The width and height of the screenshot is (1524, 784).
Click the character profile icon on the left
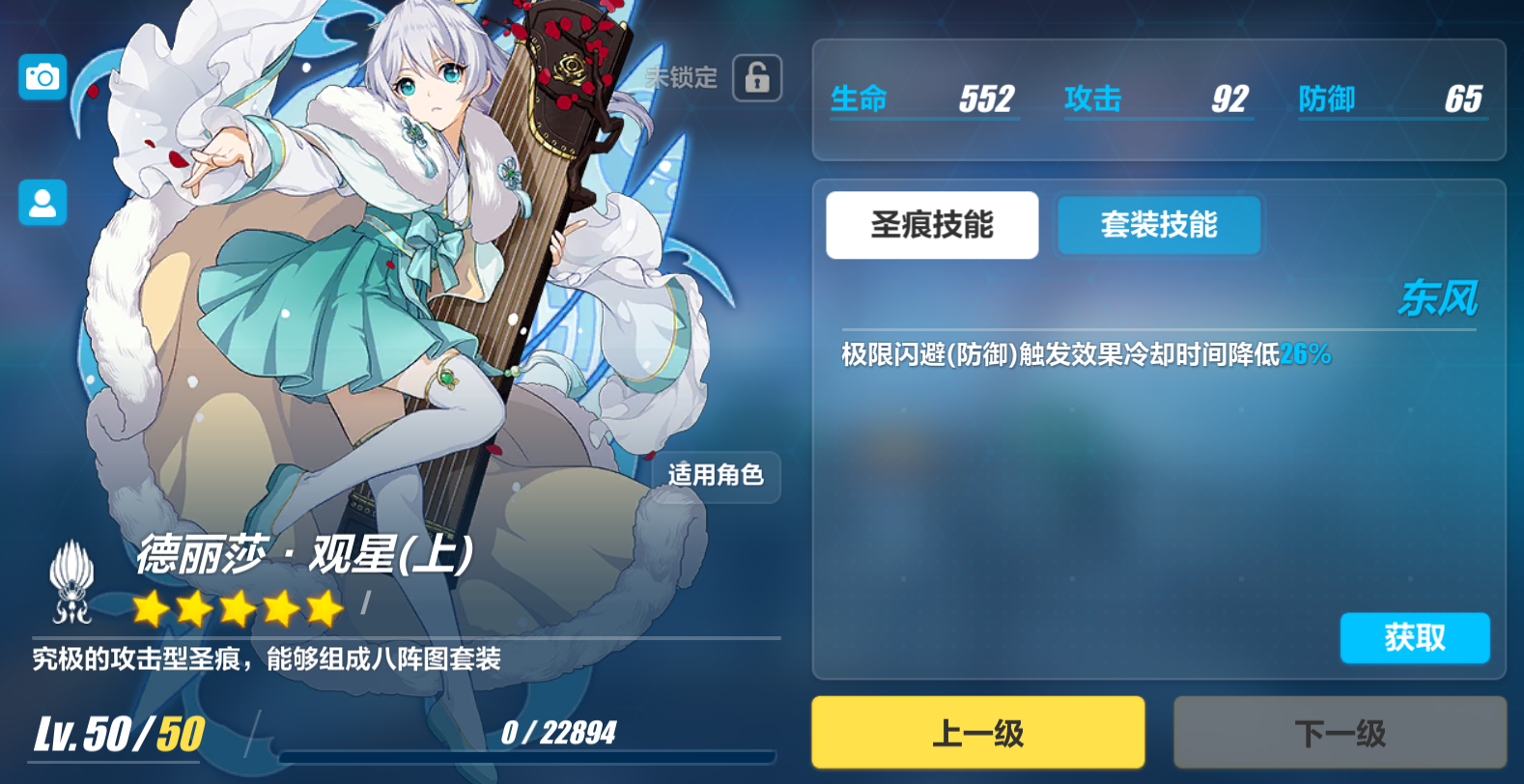point(42,204)
